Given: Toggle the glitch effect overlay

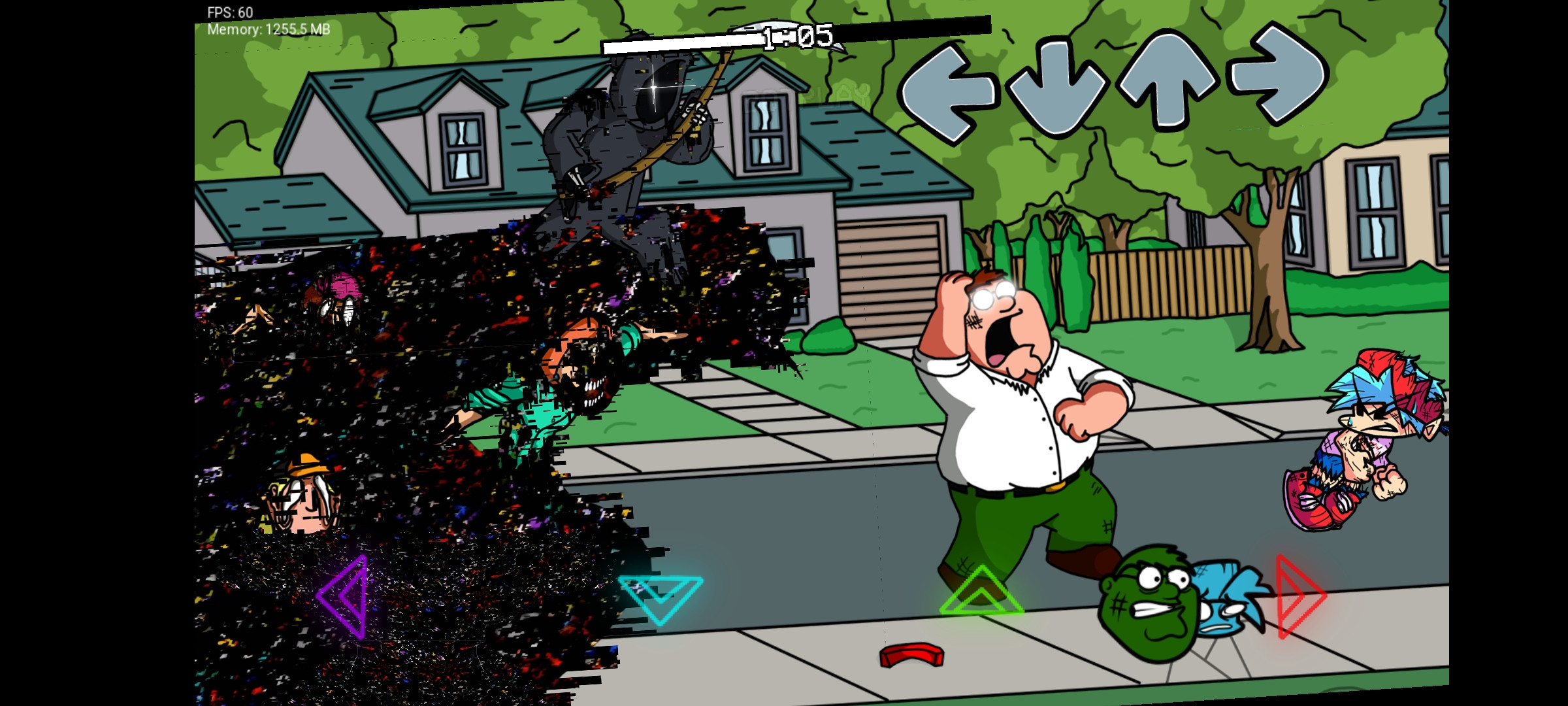Looking at the screenshot, I should pos(457,425).
